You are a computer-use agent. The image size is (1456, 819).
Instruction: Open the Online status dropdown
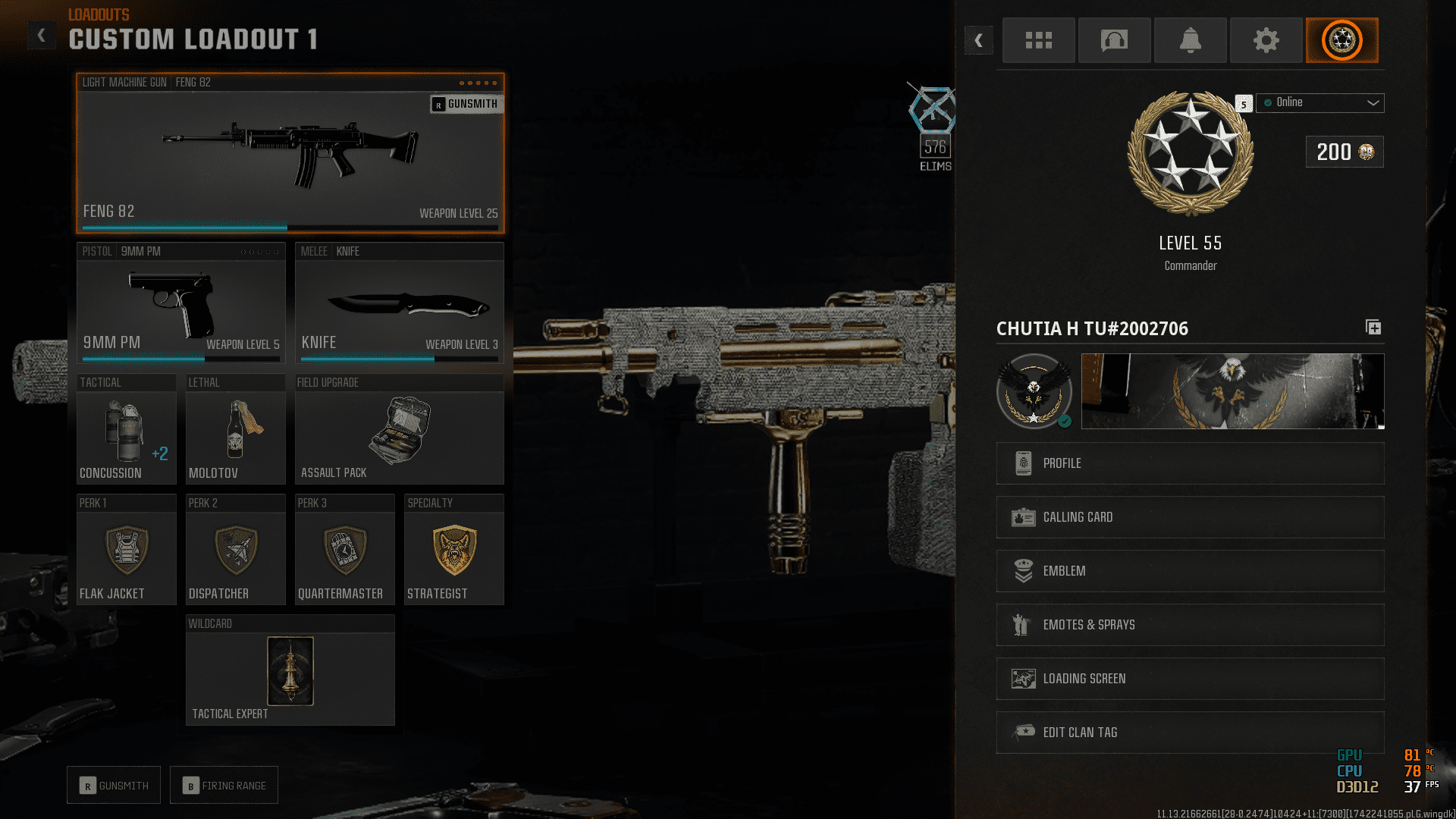(1319, 102)
